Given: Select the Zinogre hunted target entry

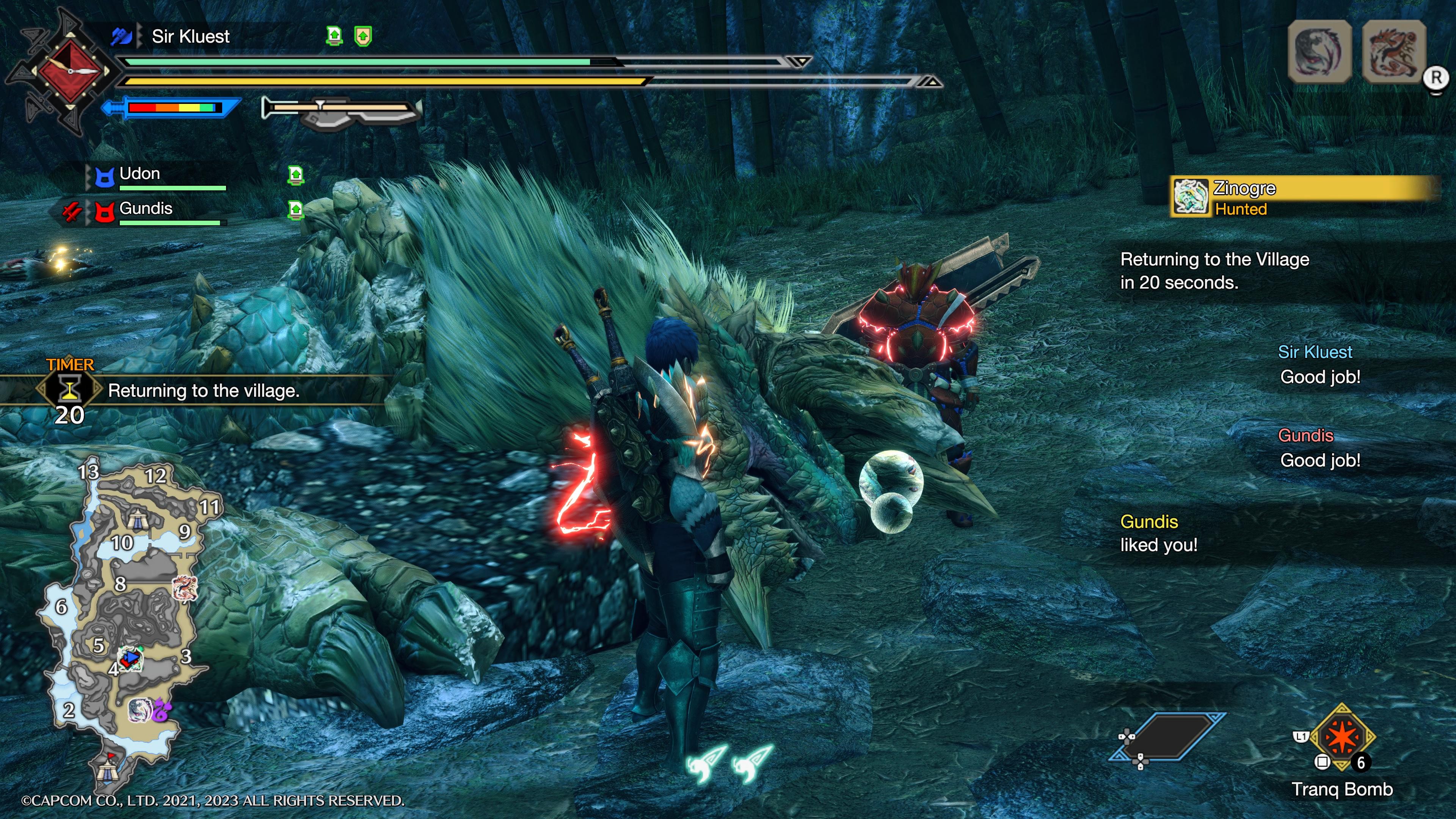Looking at the screenshot, I should tap(1300, 197).
